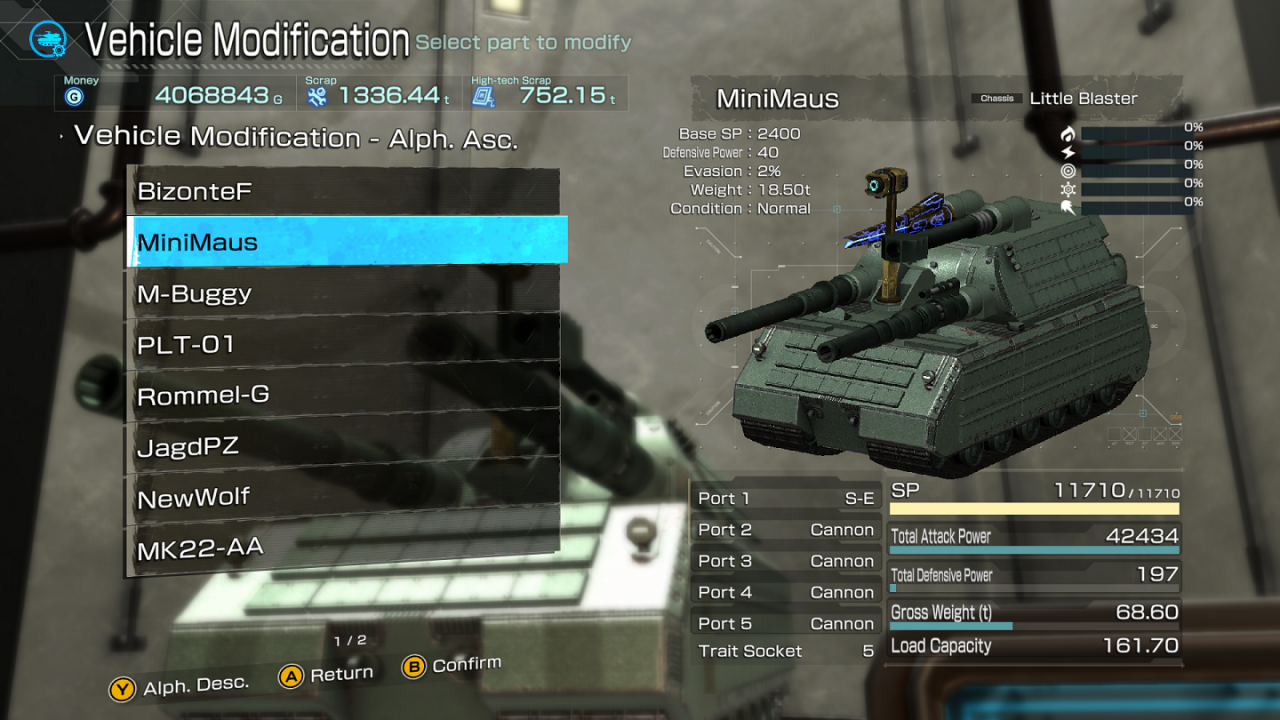
Task: Select PLT-01 in the list
Action: [343, 345]
